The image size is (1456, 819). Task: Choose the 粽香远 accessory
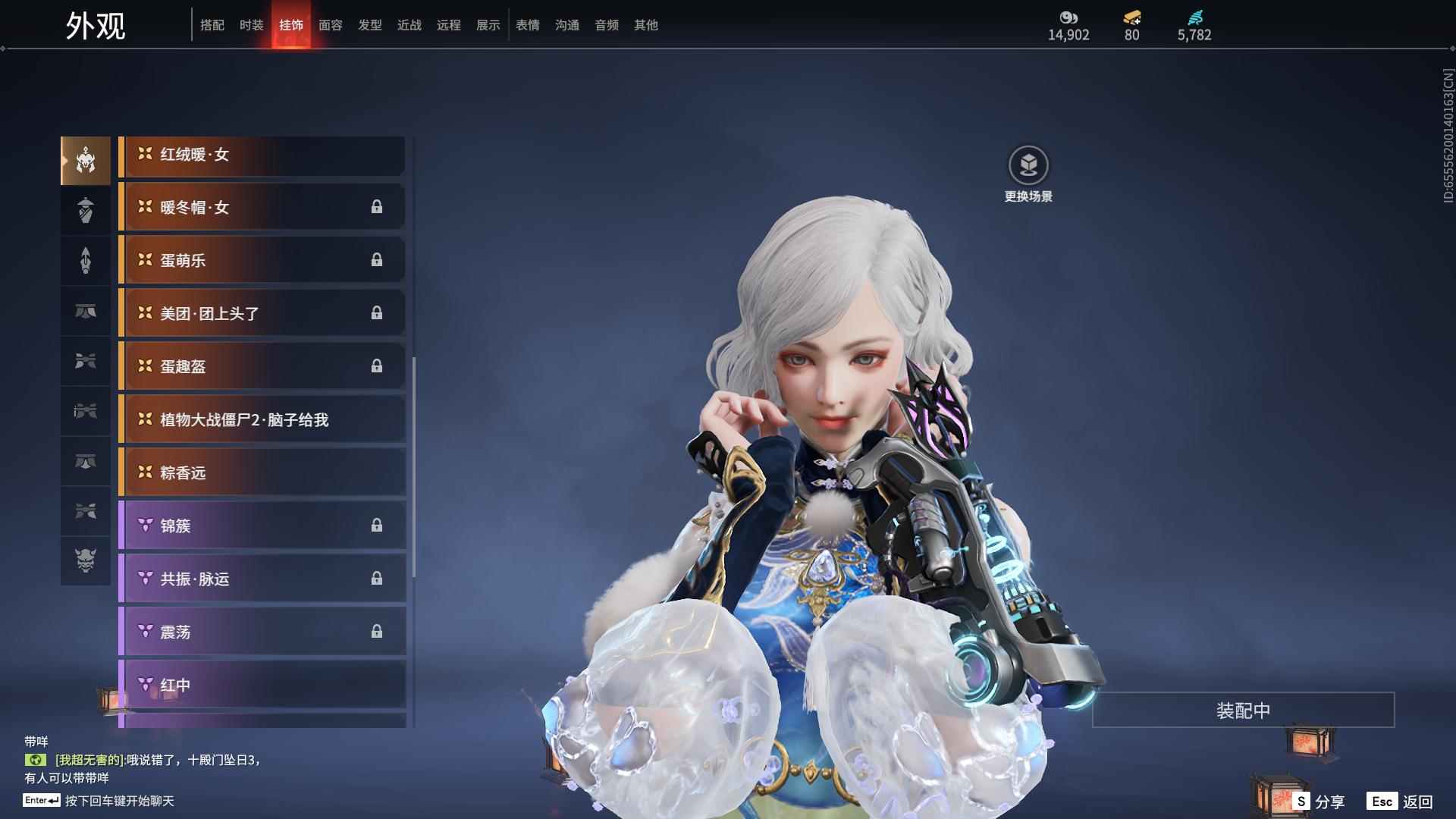(x=262, y=473)
